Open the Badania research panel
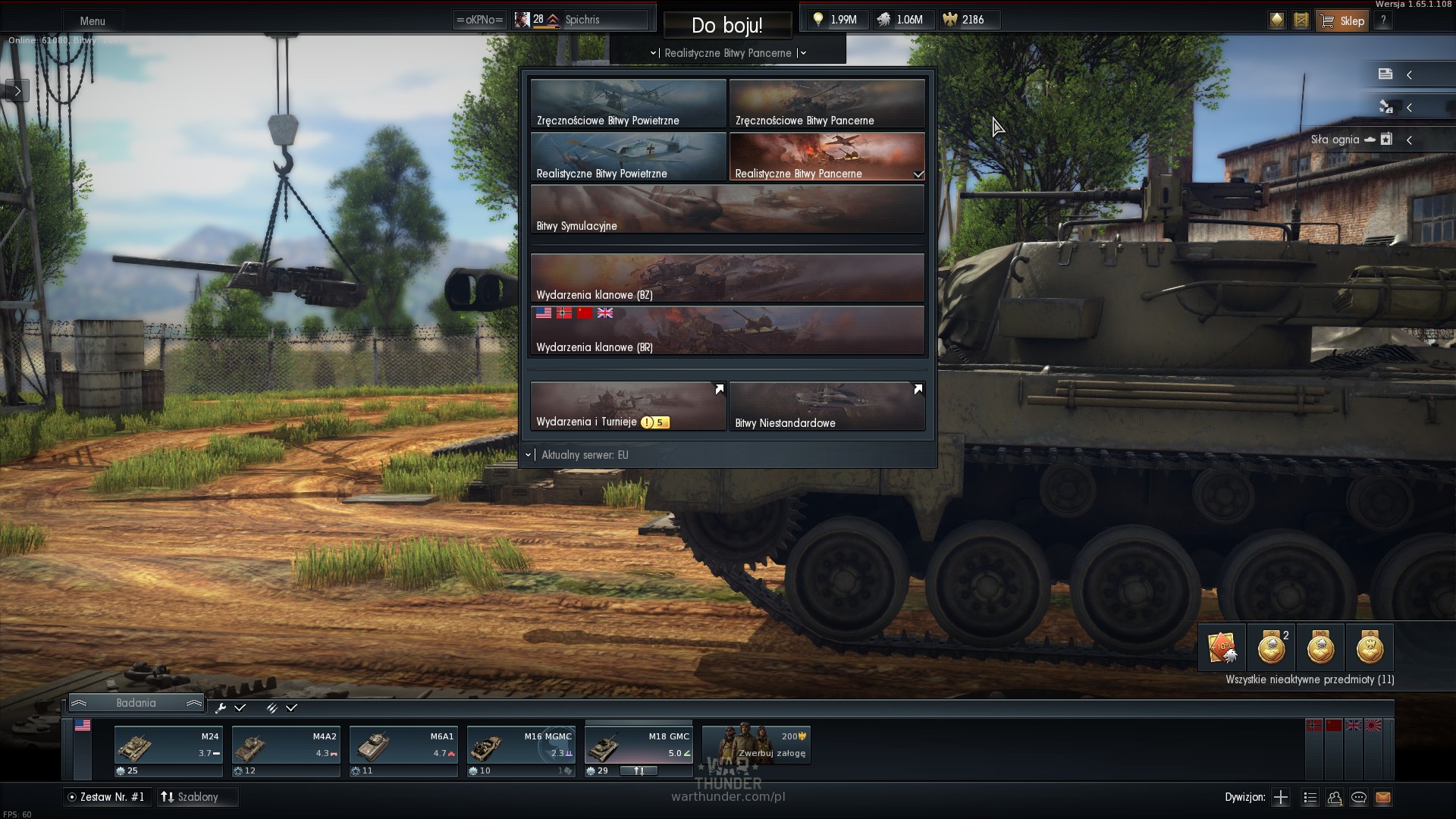The height and width of the screenshot is (819, 1456). pos(136,703)
